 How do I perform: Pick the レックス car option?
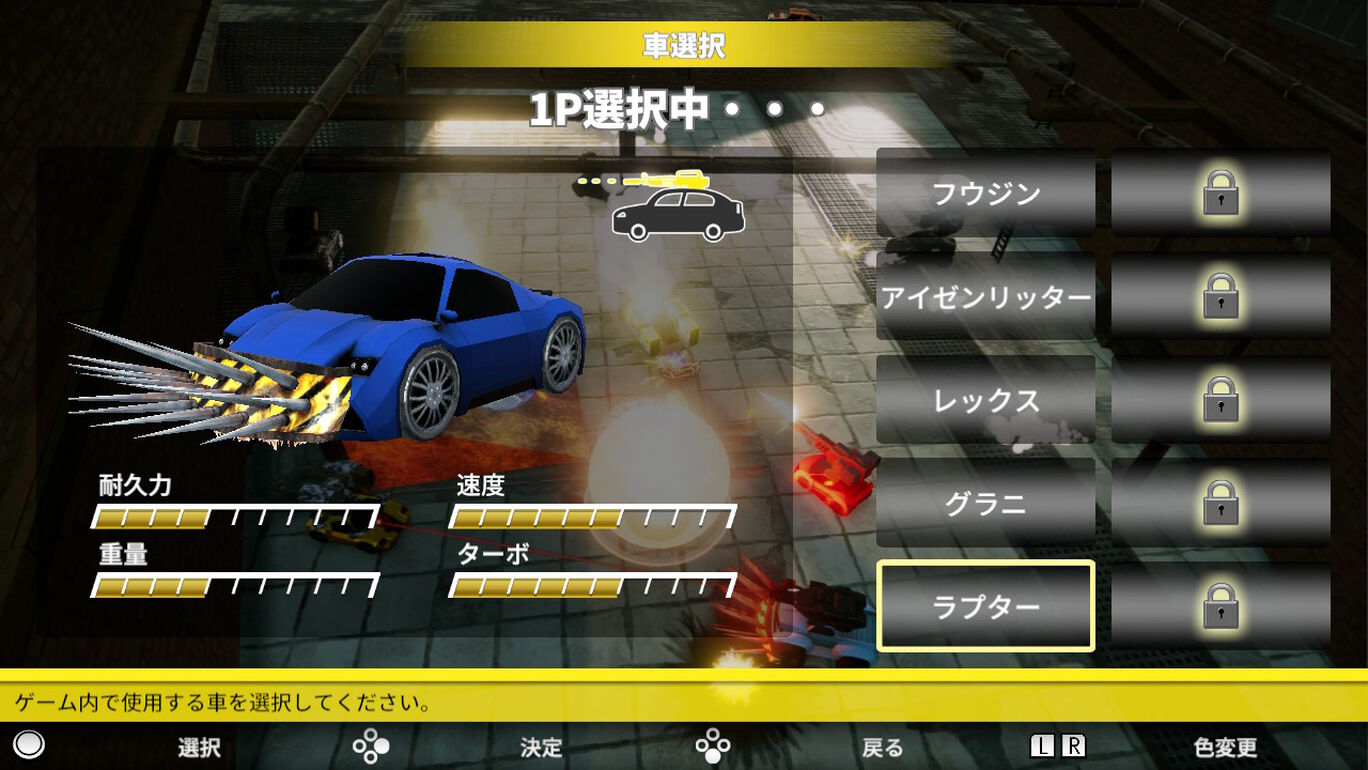click(x=985, y=400)
